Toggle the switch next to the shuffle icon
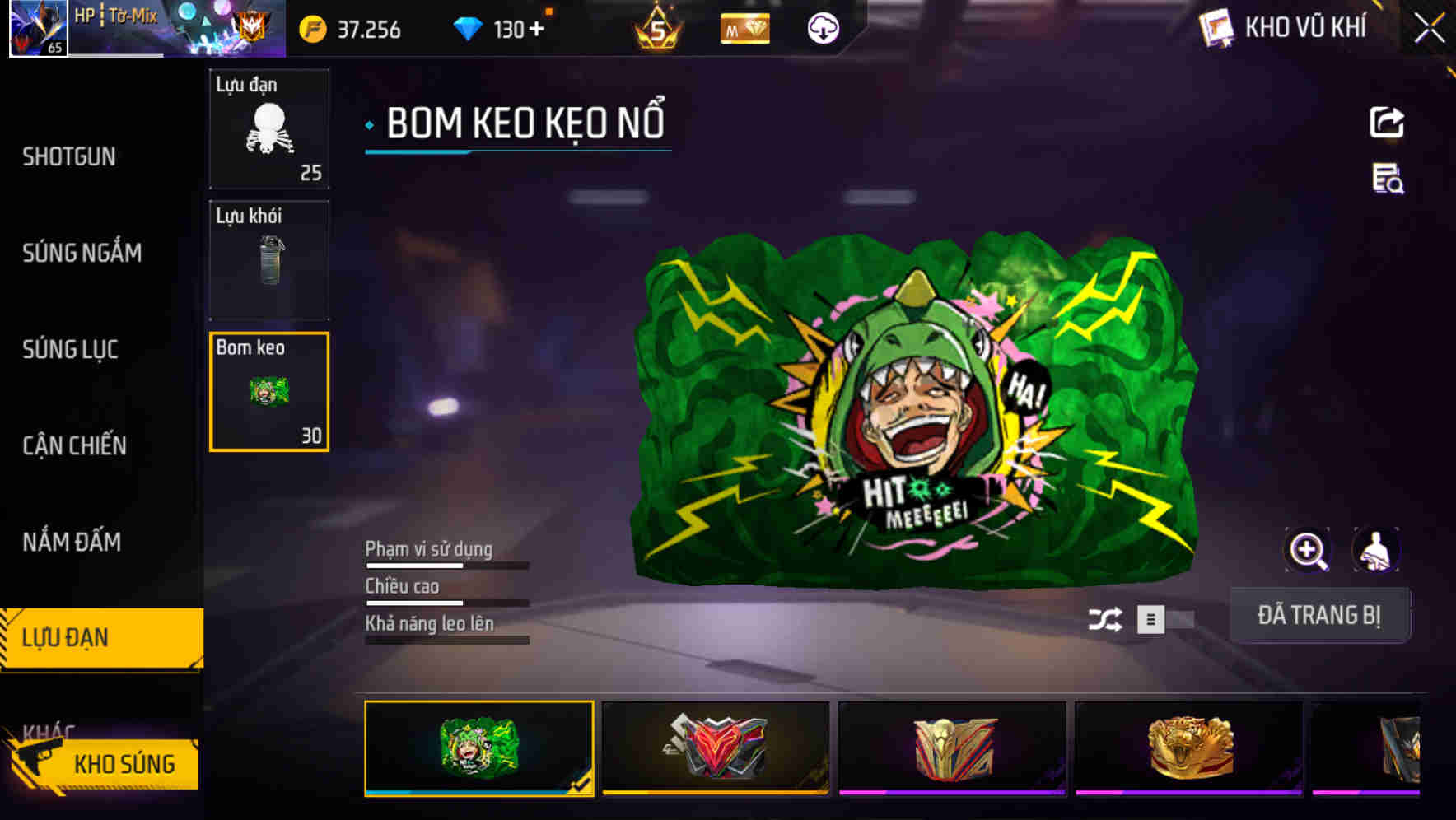This screenshot has height=820, width=1456. pos(1163,619)
